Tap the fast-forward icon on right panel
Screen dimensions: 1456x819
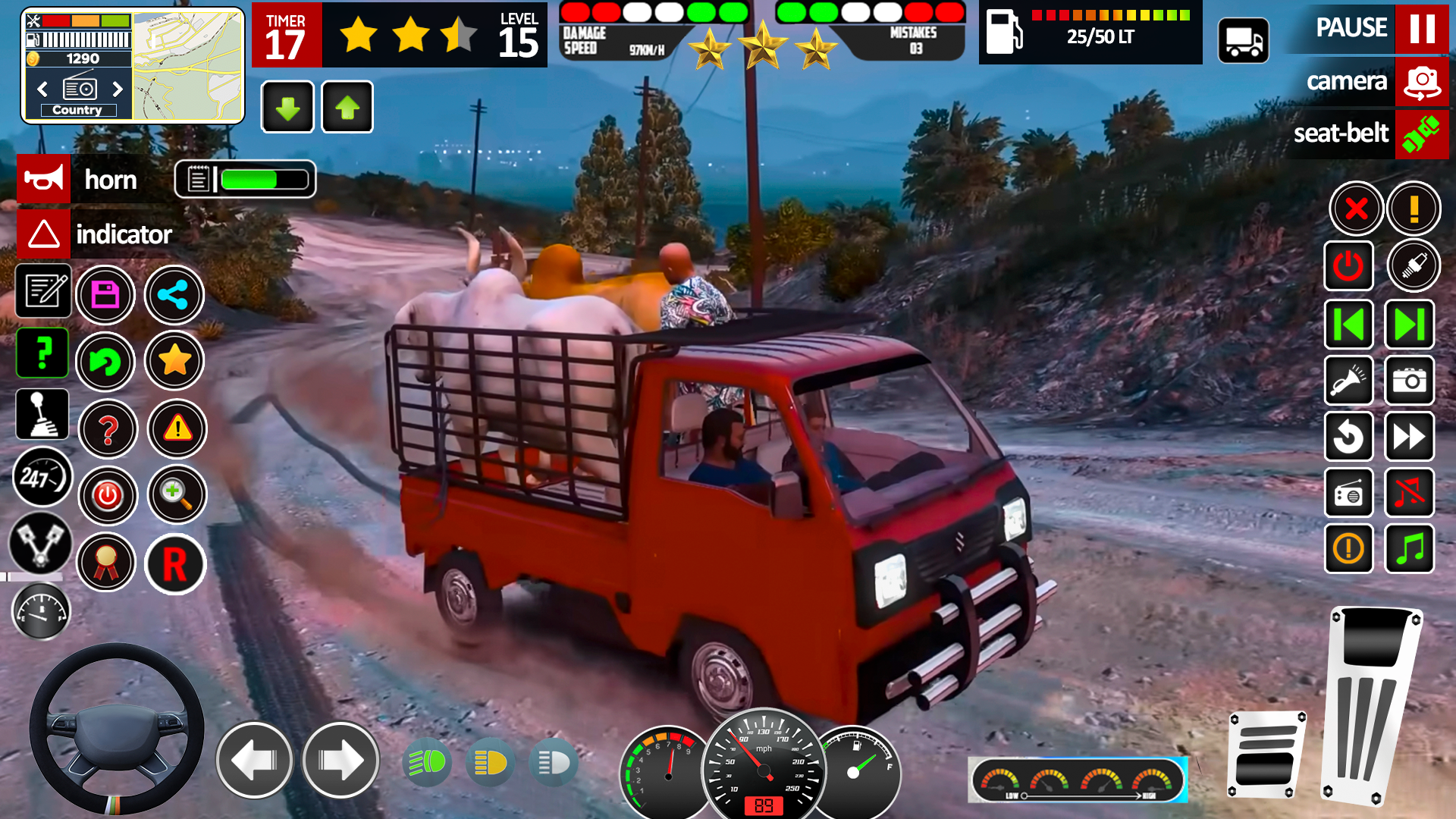click(x=1409, y=437)
